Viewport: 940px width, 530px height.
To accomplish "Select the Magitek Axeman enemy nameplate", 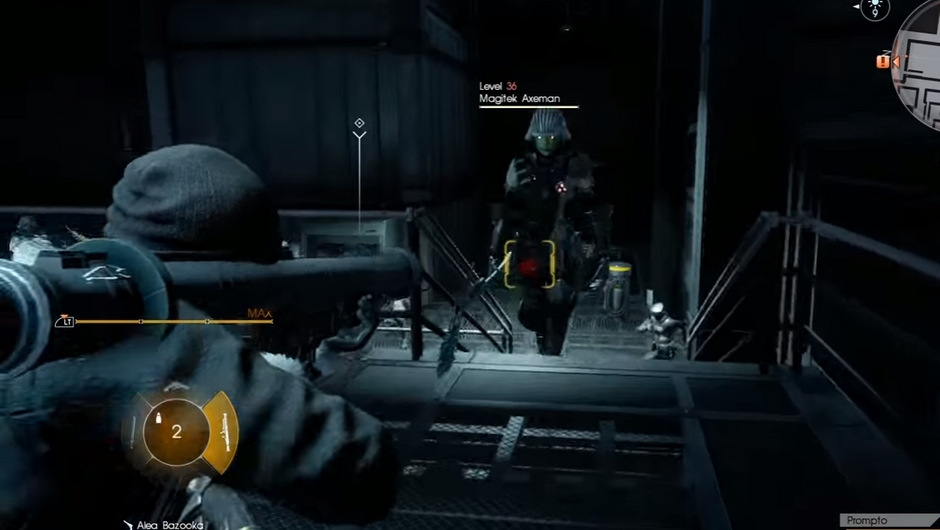I will coord(527,99).
